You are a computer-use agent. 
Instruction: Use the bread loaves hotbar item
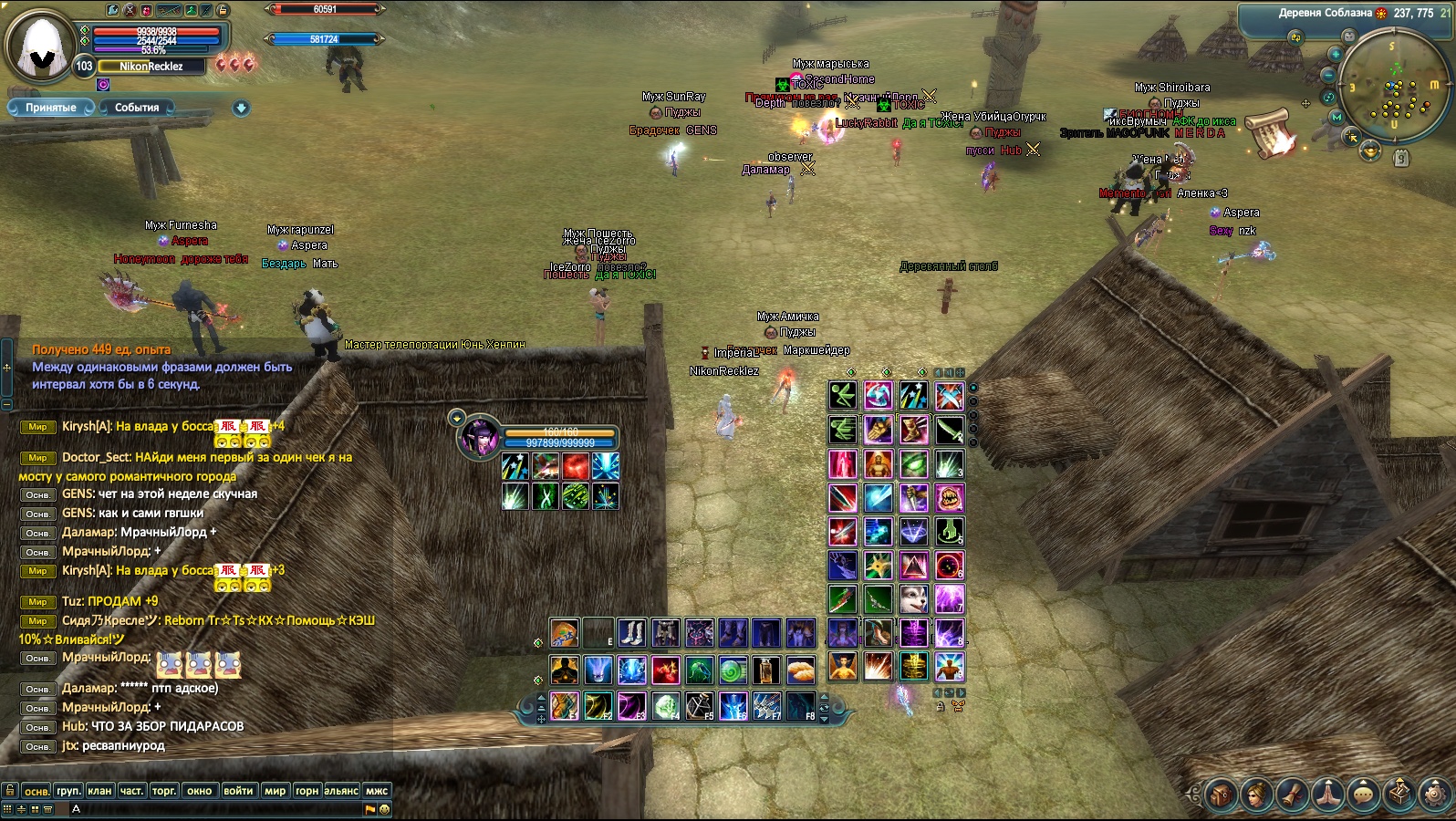pyautogui.click(x=800, y=670)
